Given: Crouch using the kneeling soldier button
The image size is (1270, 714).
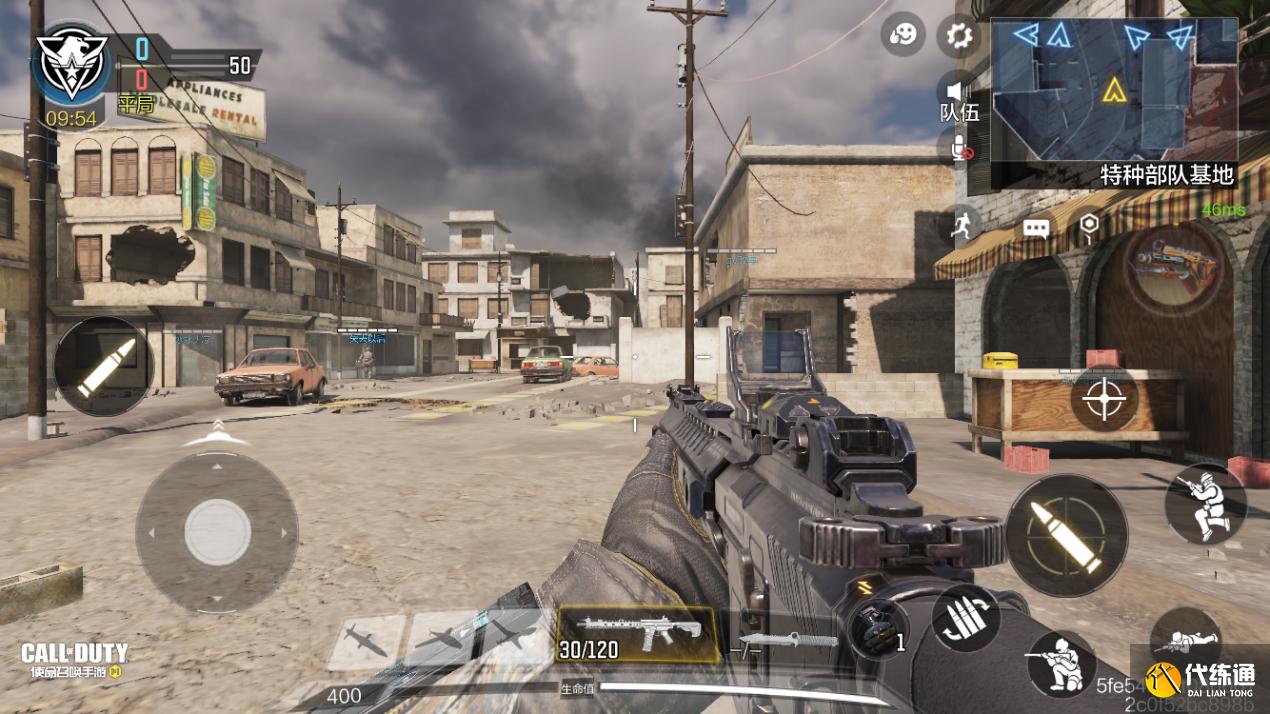Looking at the screenshot, I should click(x=1060, y=663).
